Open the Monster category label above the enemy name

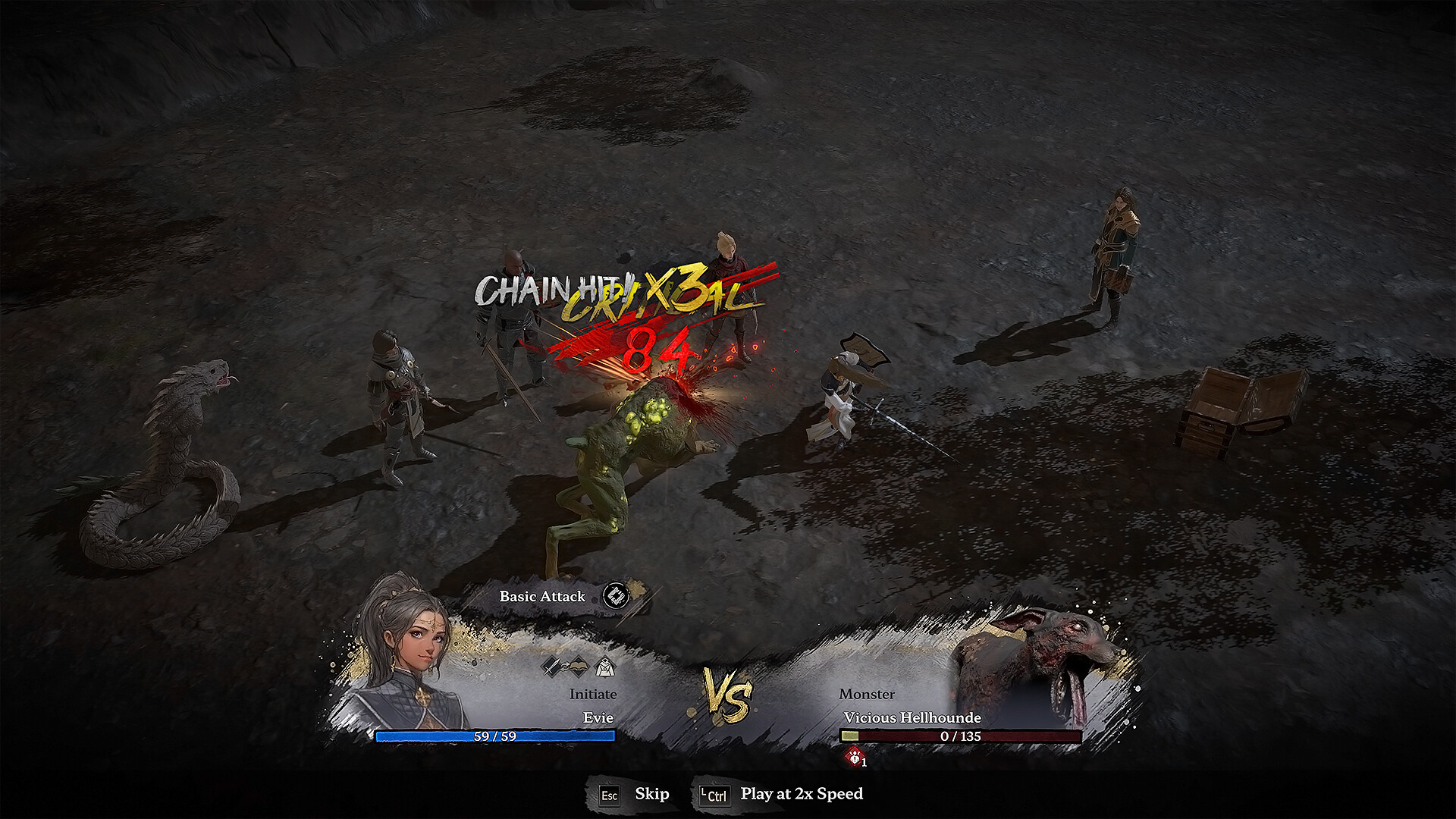[867, 694]
